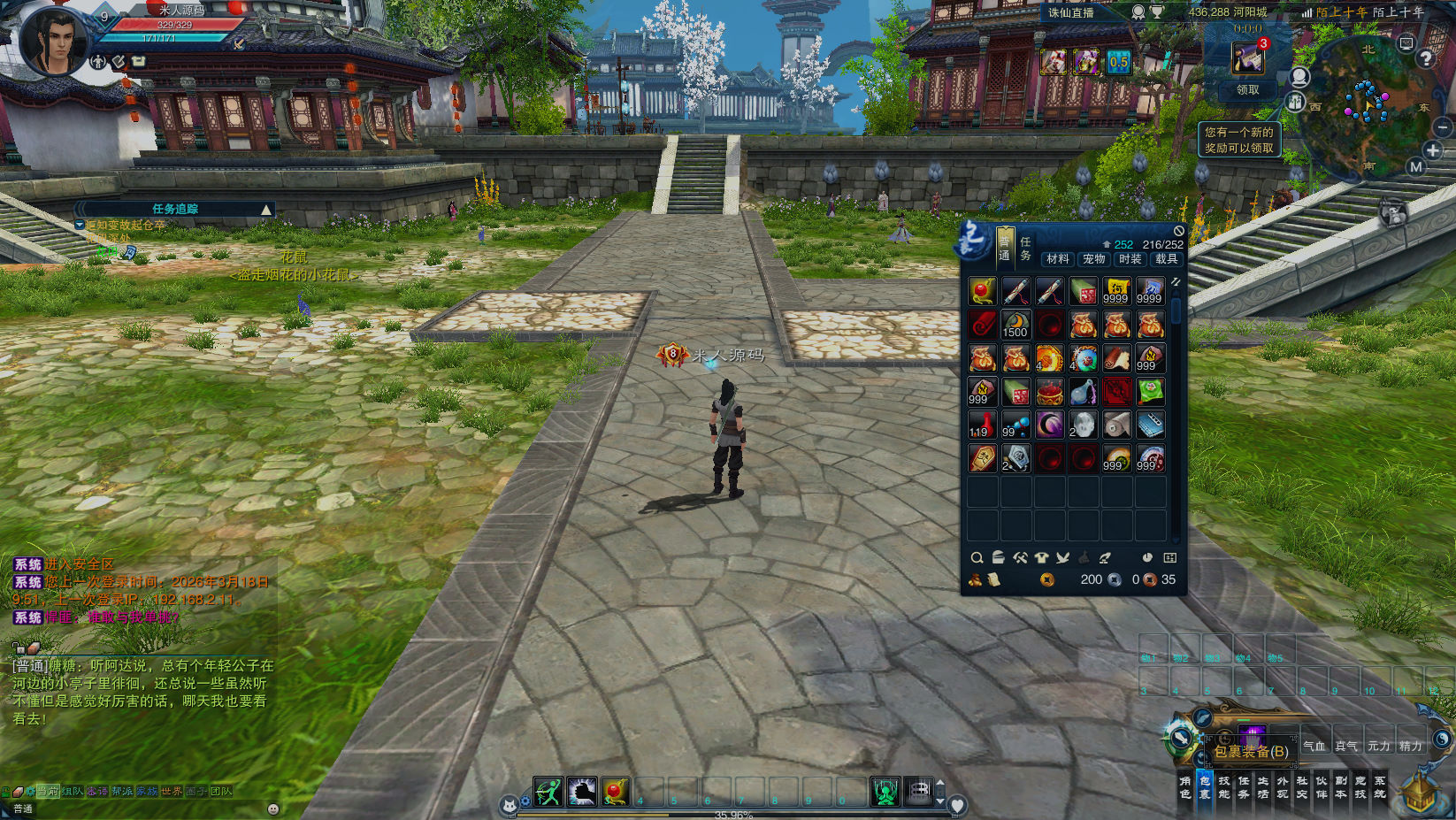Select the 时装 fashion tab
The width and height of the screenshot is (1456, 820).
pyautogui.click(x=1130, y=259)
